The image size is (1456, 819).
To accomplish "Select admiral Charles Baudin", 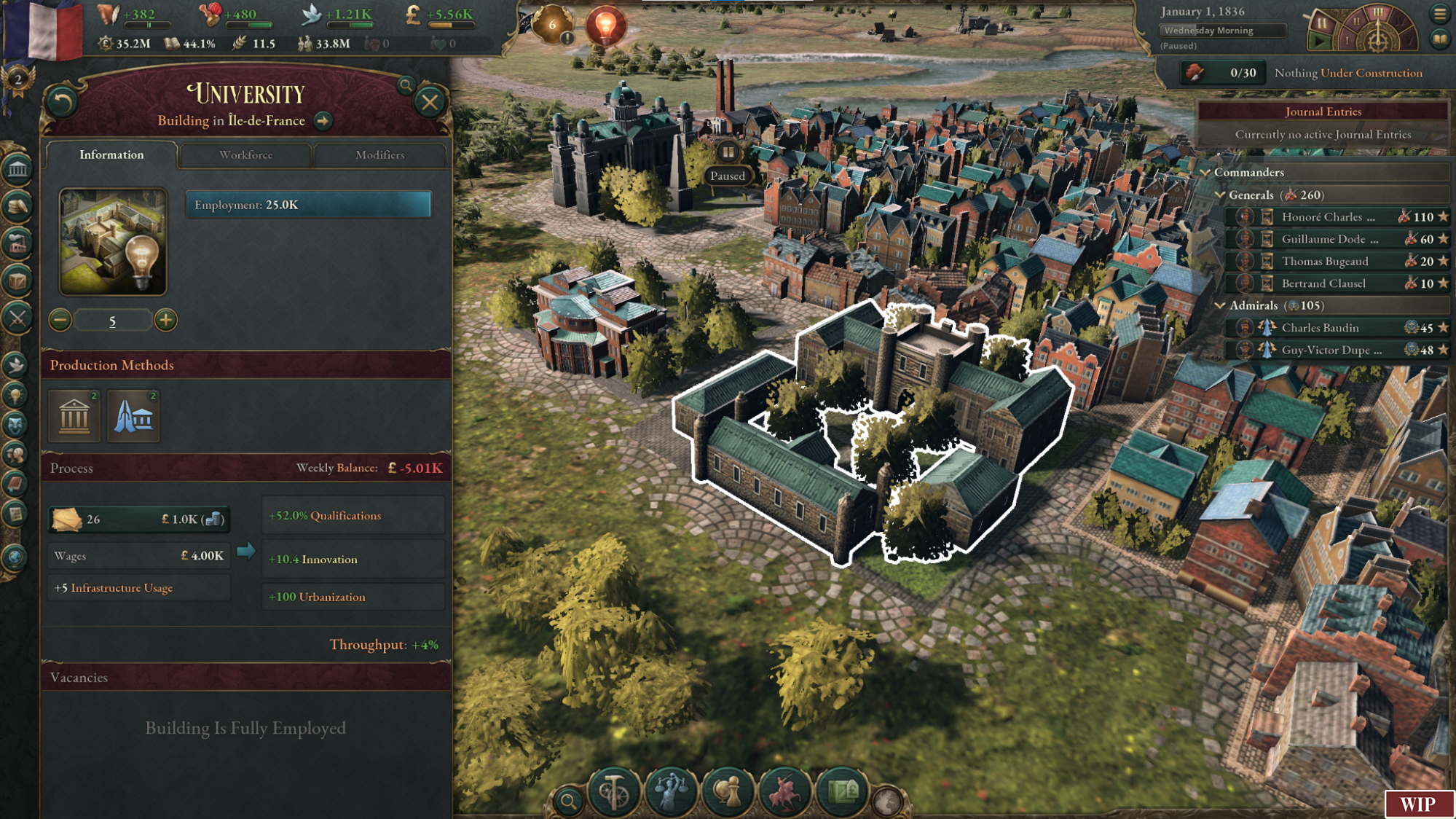I will tap(1320, 328).
